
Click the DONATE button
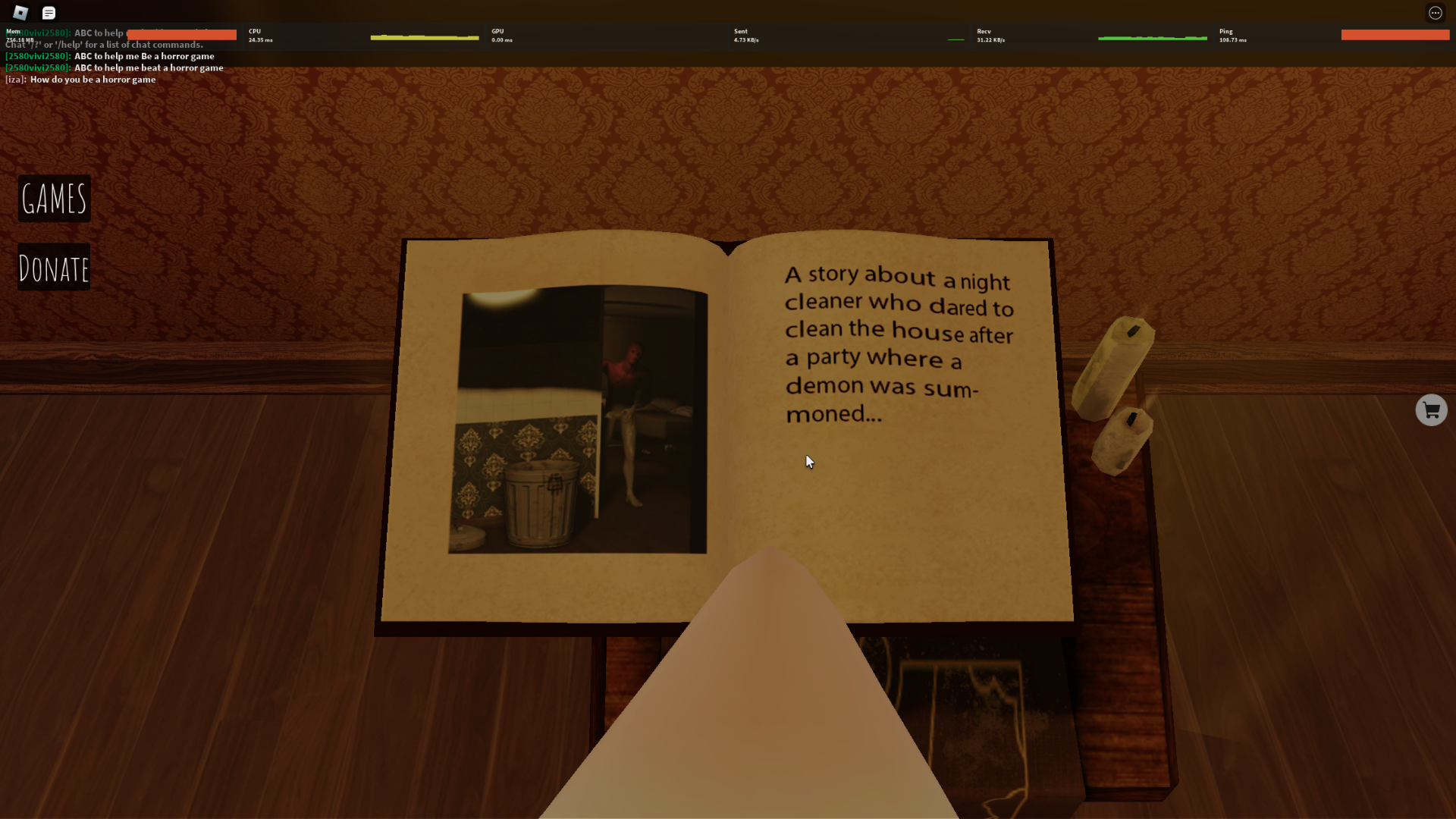[53, 266]
